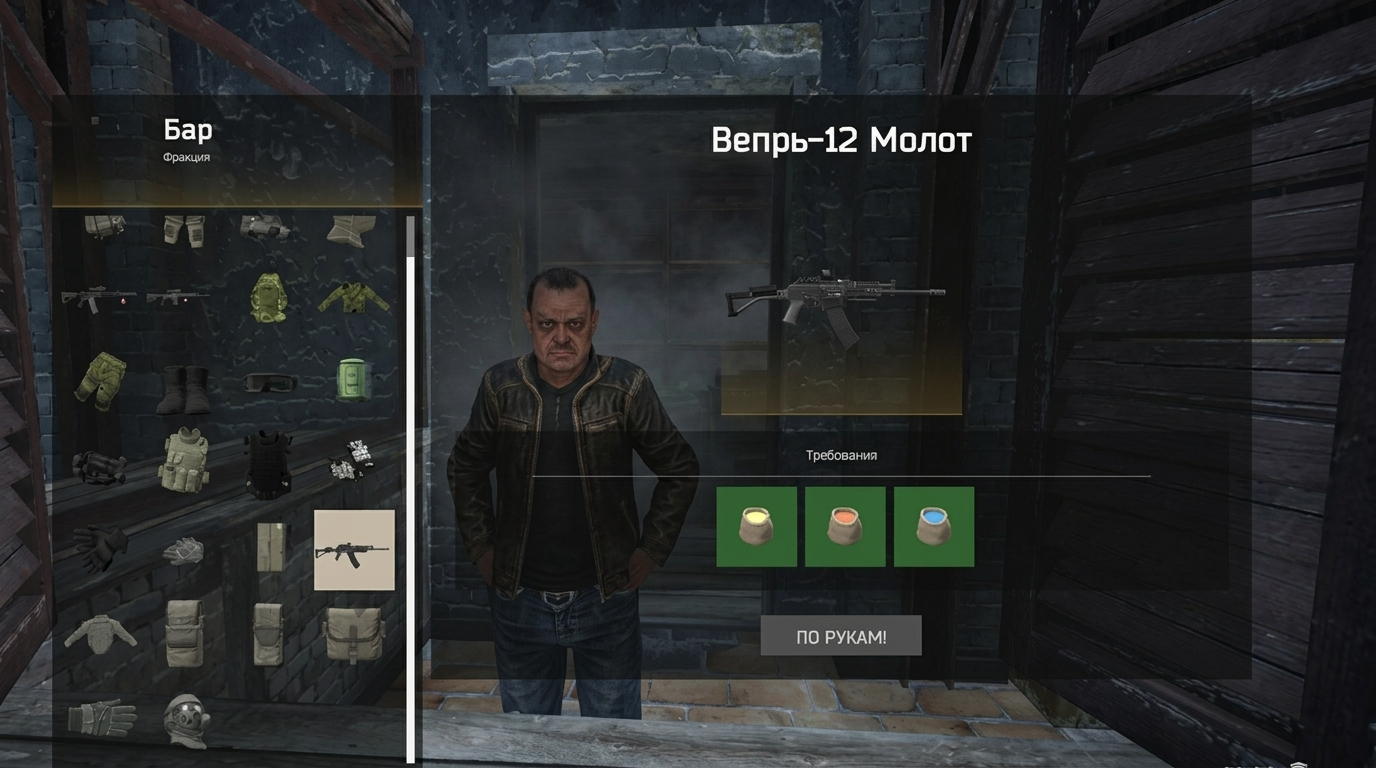The width and height of the screenshot is (1376, 768).
Task: Choose the green canister item
Action: click(x=353, y=381)
